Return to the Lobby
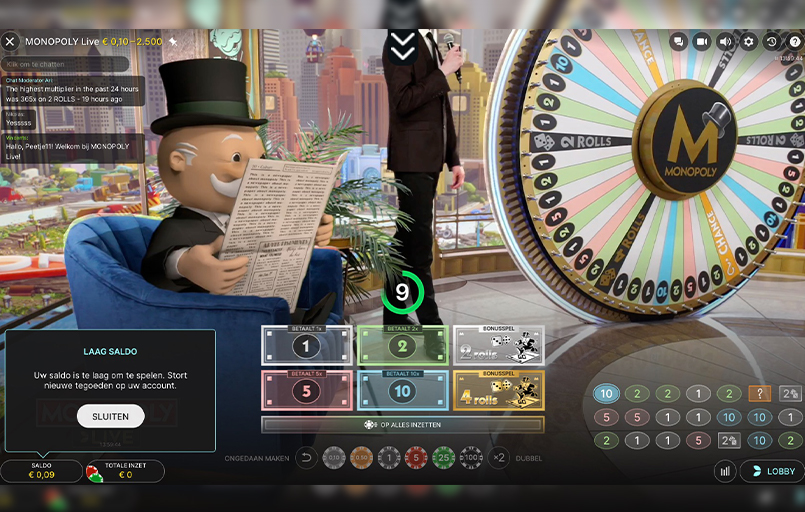The width and height of the screenshot is (805, 512). coord(772,471)
